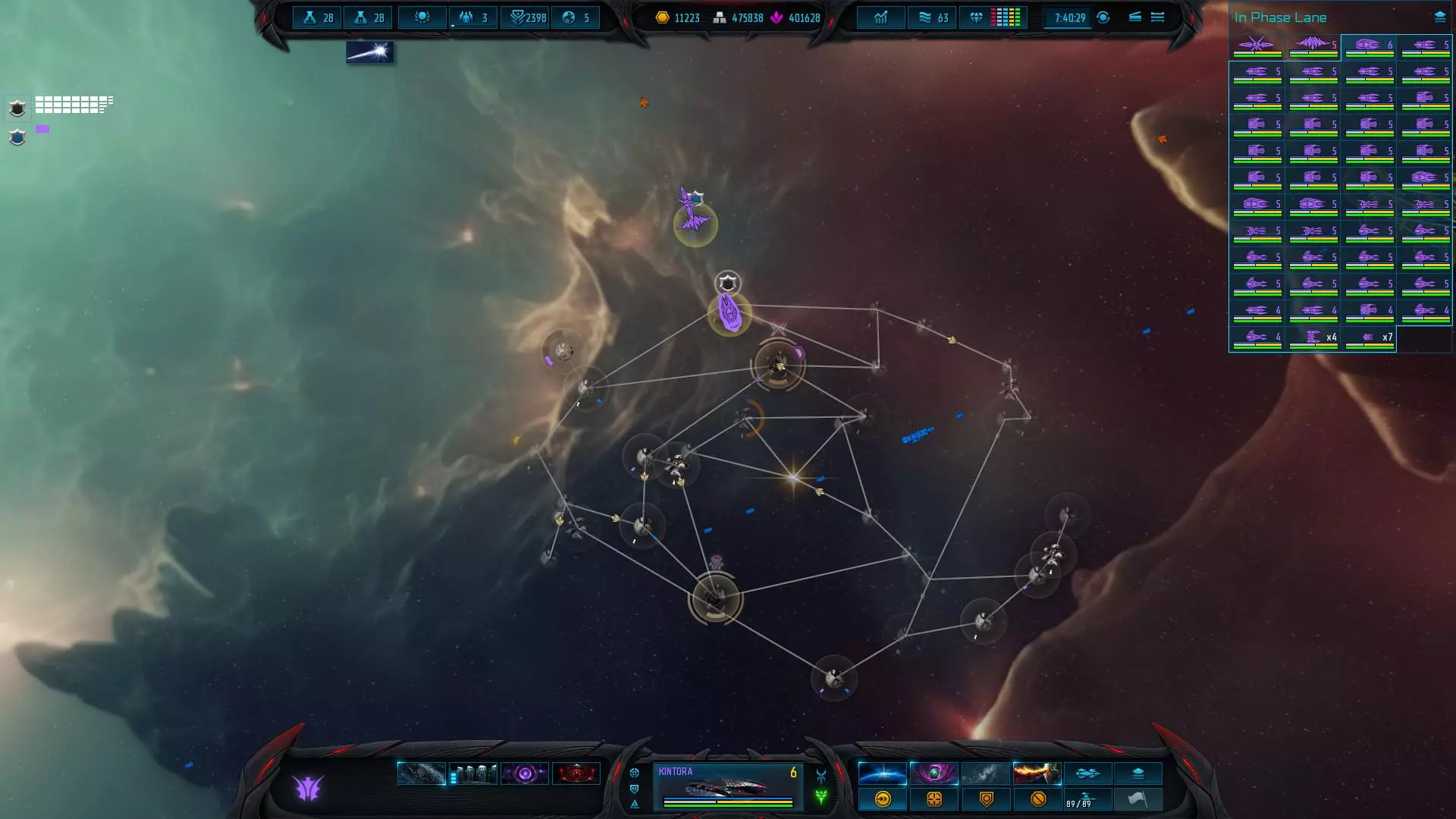Open the main menu hamburger icon
Screen dimensions: 1456x819
pyautogui.click(x=1157, y=17)
